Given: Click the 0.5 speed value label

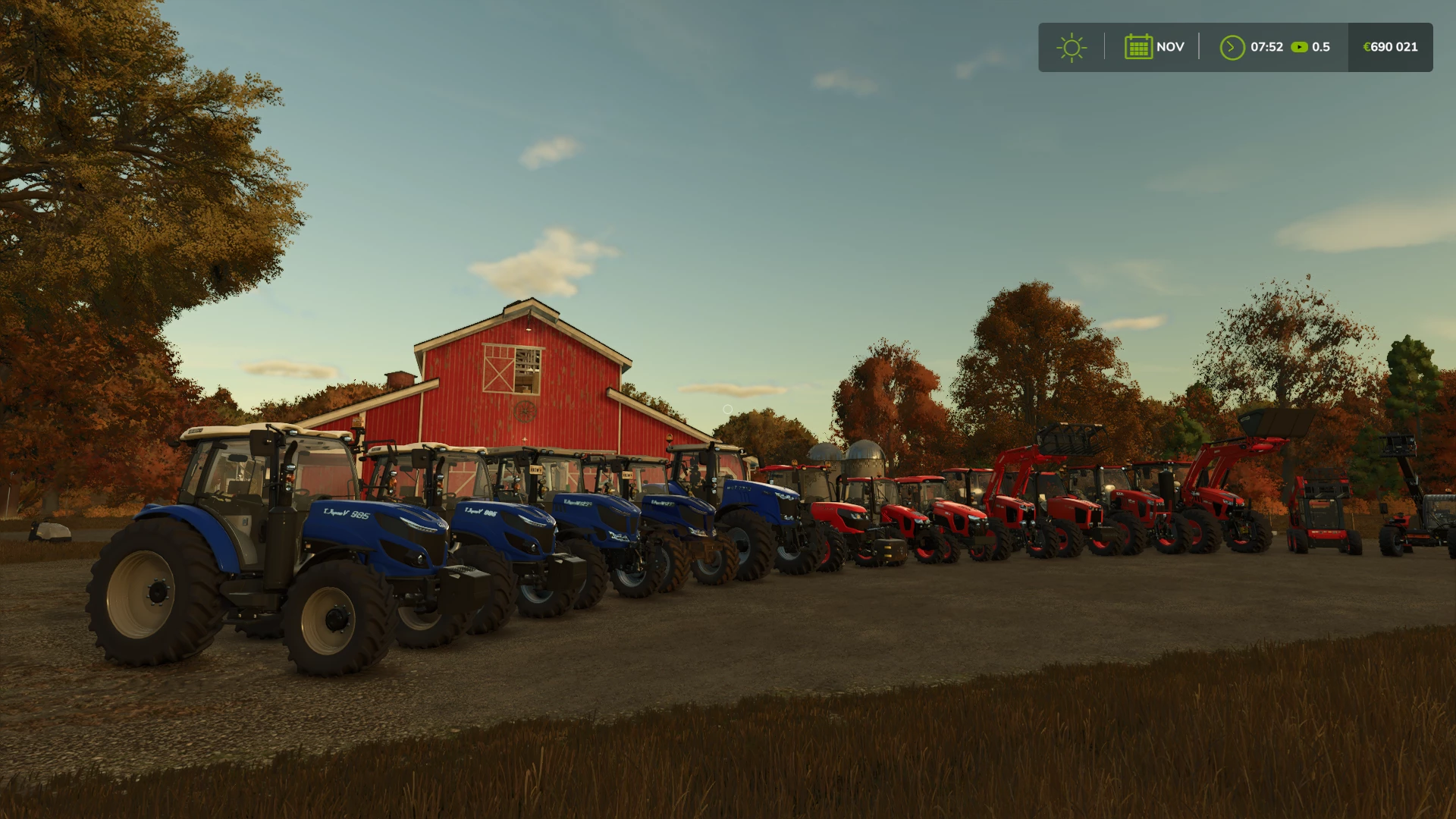Looking at the screenshot, I should pos(1322,47).
